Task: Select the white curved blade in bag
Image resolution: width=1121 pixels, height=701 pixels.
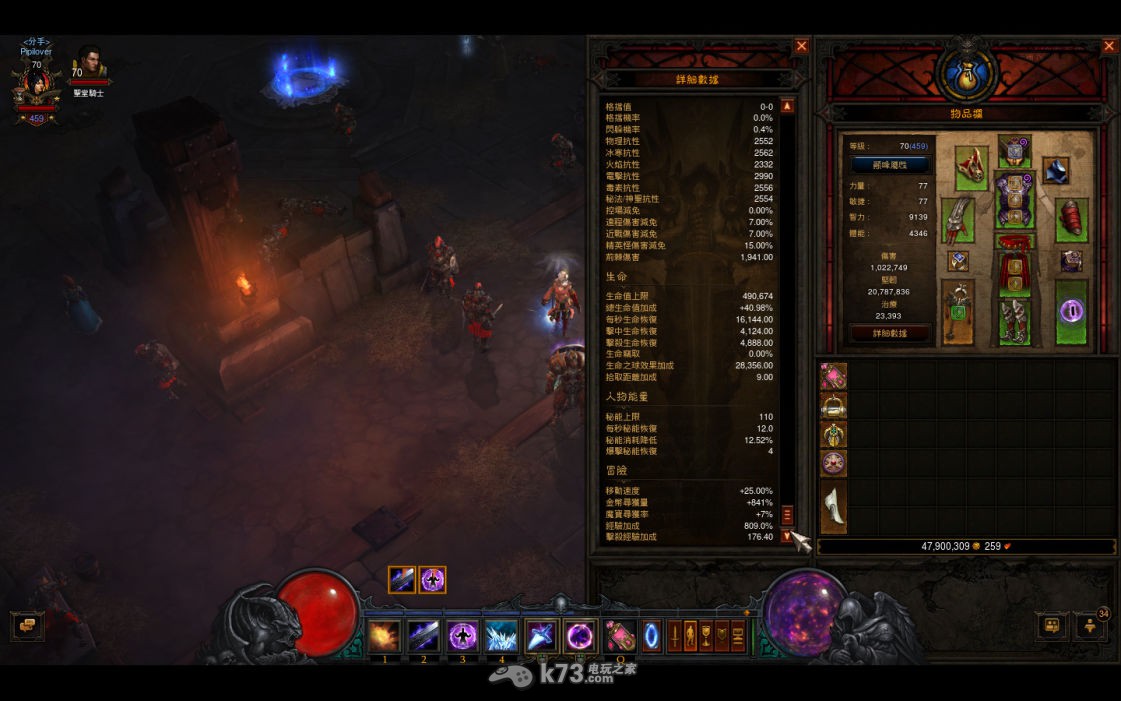Action: coord(833,506)
